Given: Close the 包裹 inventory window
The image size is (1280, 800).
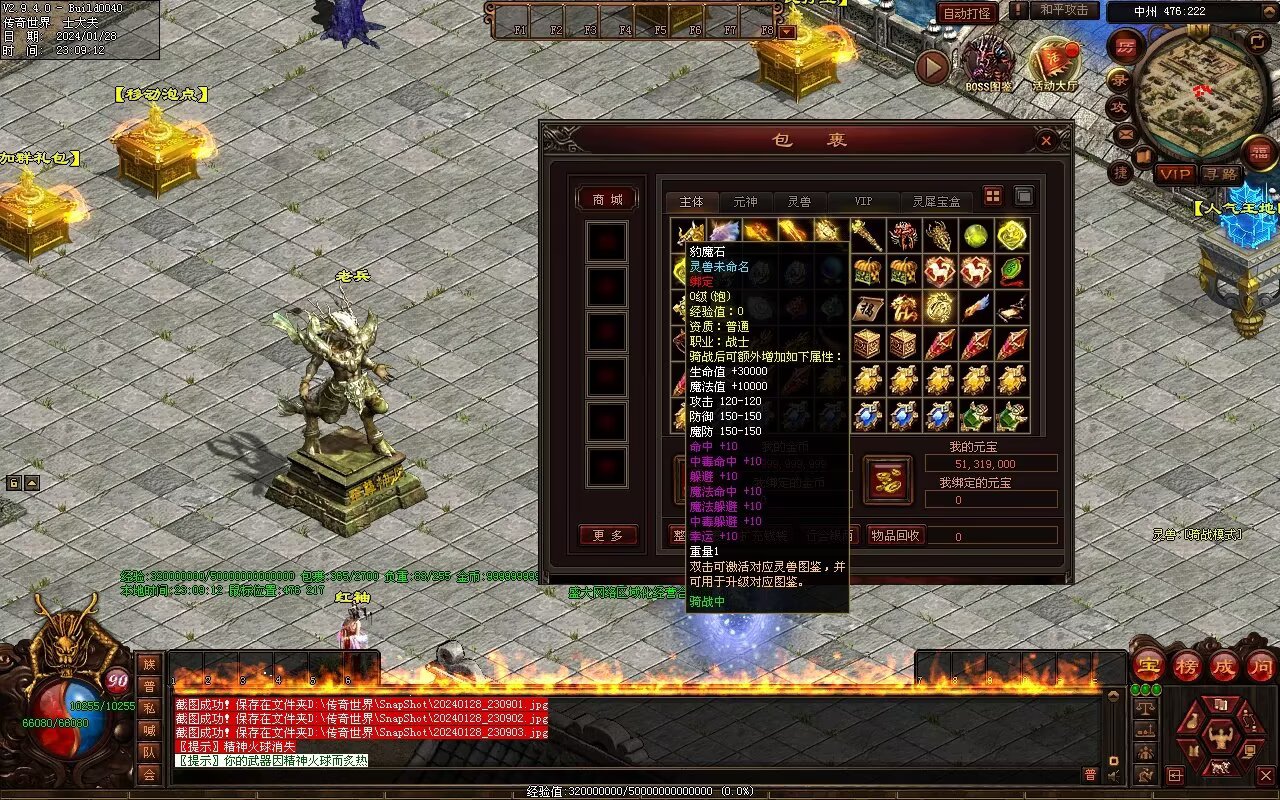Looking at the screenshot, I should pyautogui.click(x=1046, y=141).
